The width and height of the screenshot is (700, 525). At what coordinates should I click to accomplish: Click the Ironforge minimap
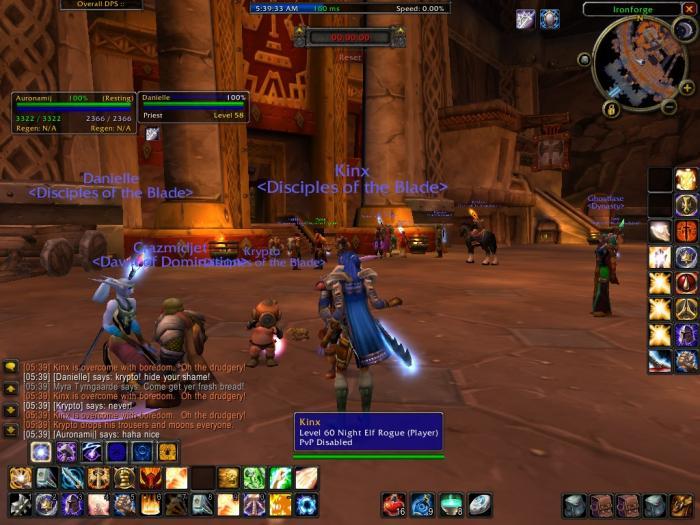[640, 63]
